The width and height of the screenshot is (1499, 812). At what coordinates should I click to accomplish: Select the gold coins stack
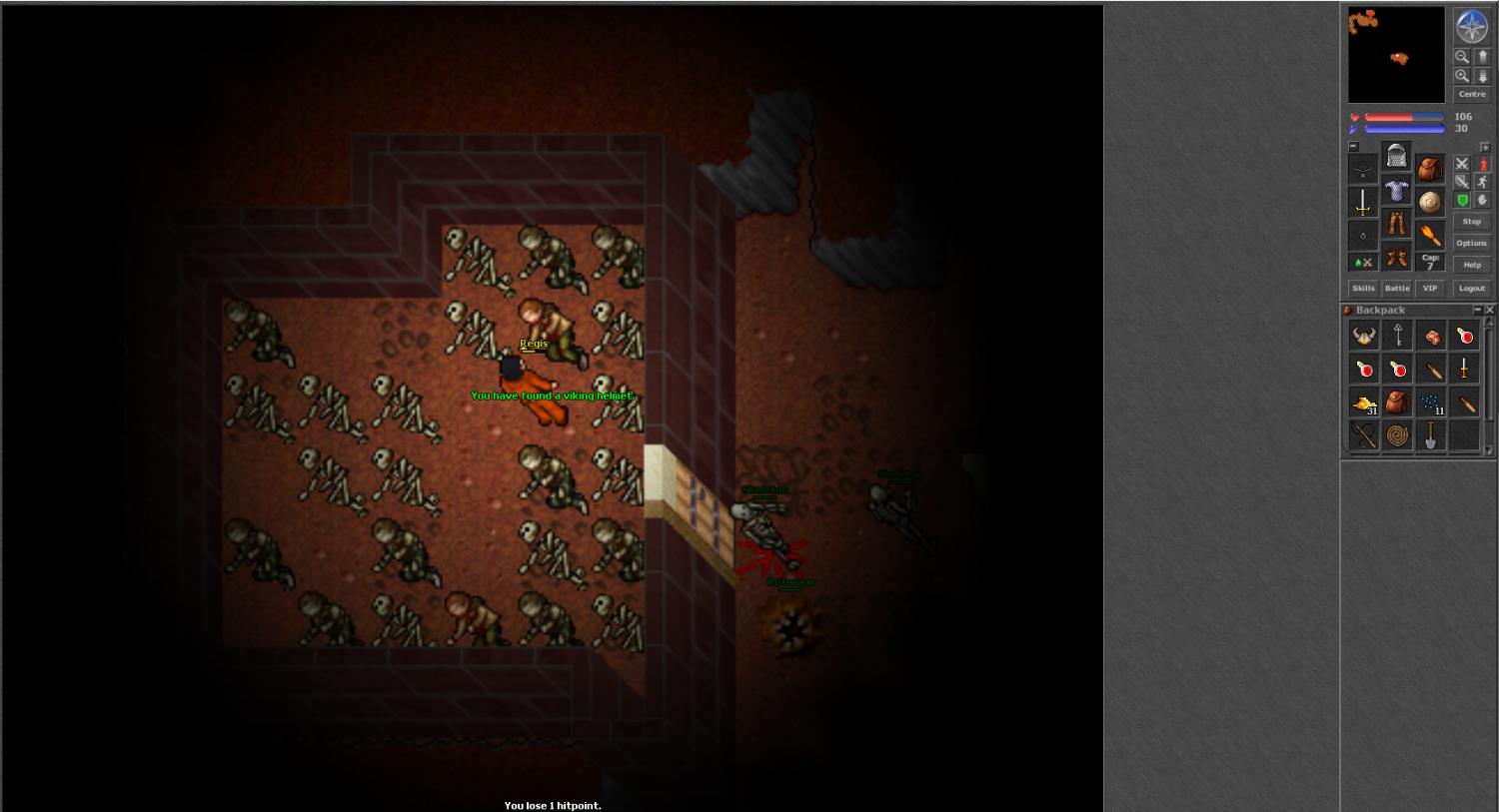[x=1364, y=404]
